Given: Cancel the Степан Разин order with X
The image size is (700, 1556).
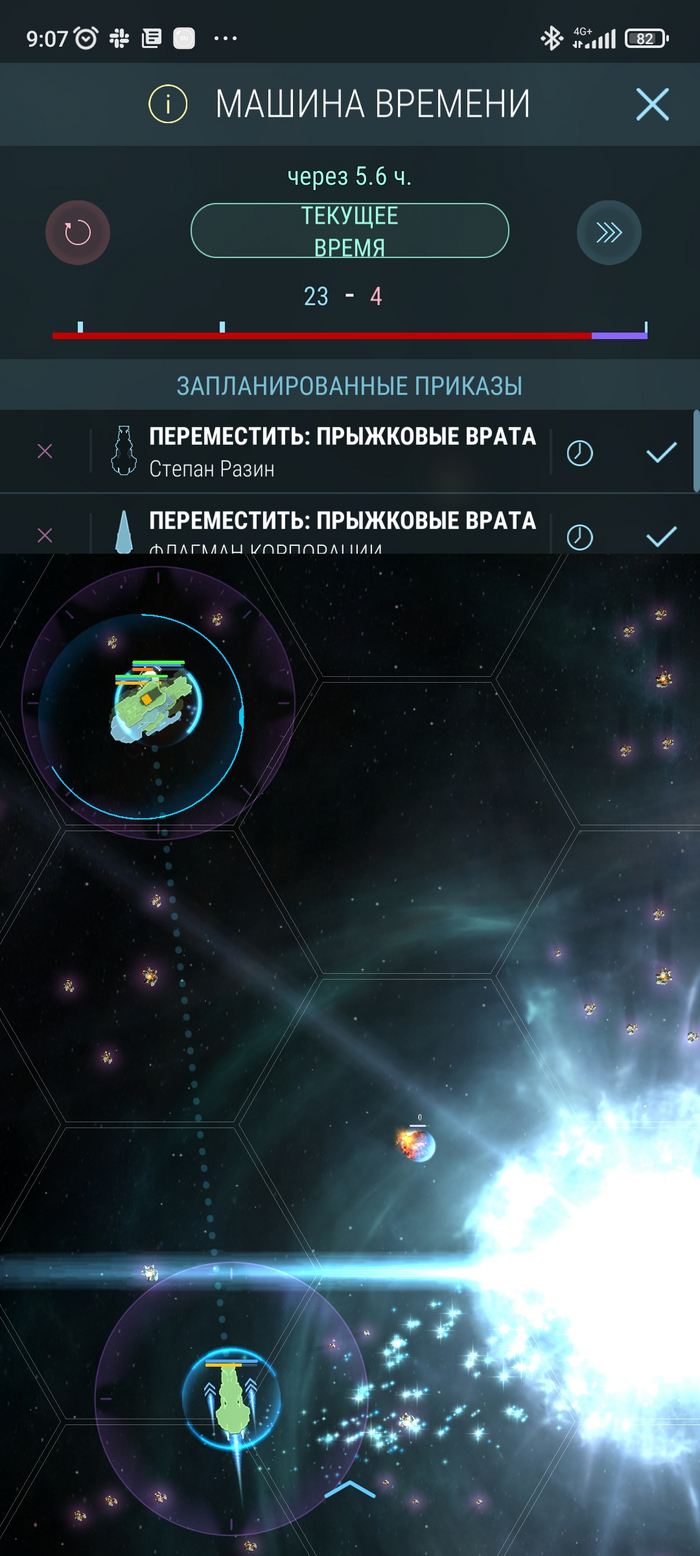Looking at the screenshot, I should tap(44, 452).
